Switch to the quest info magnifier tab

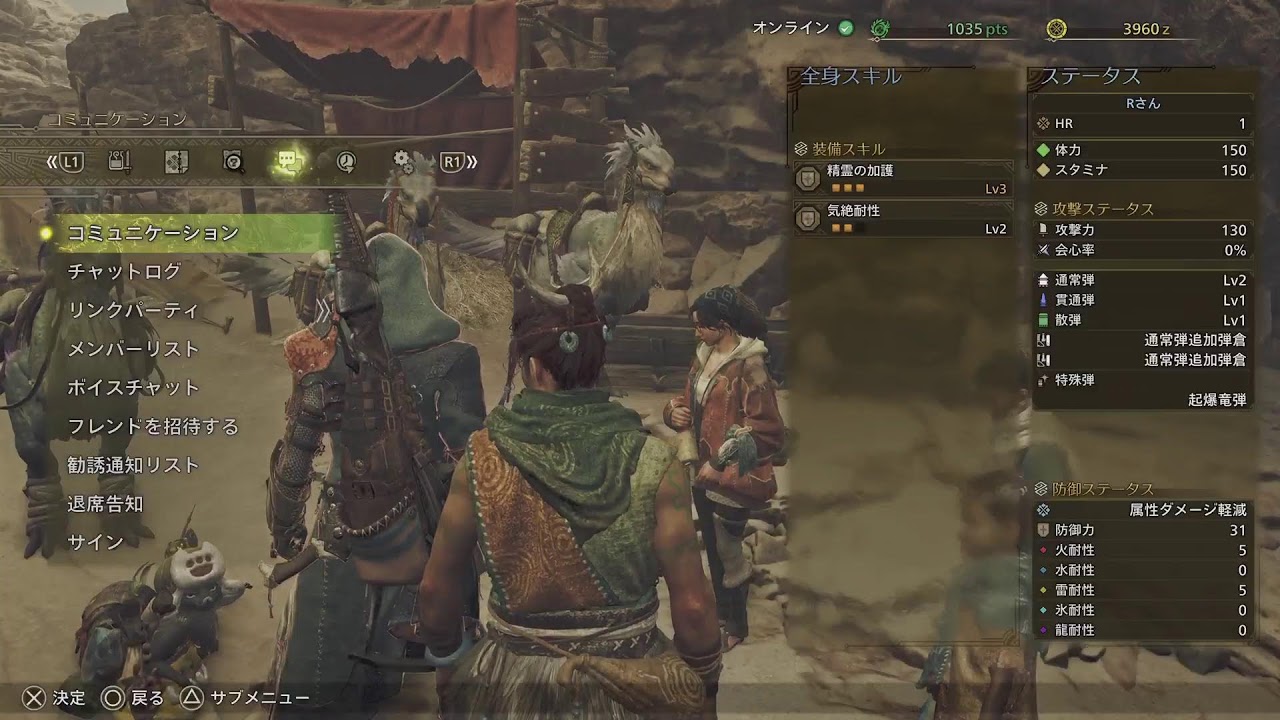tap(233, 161)
